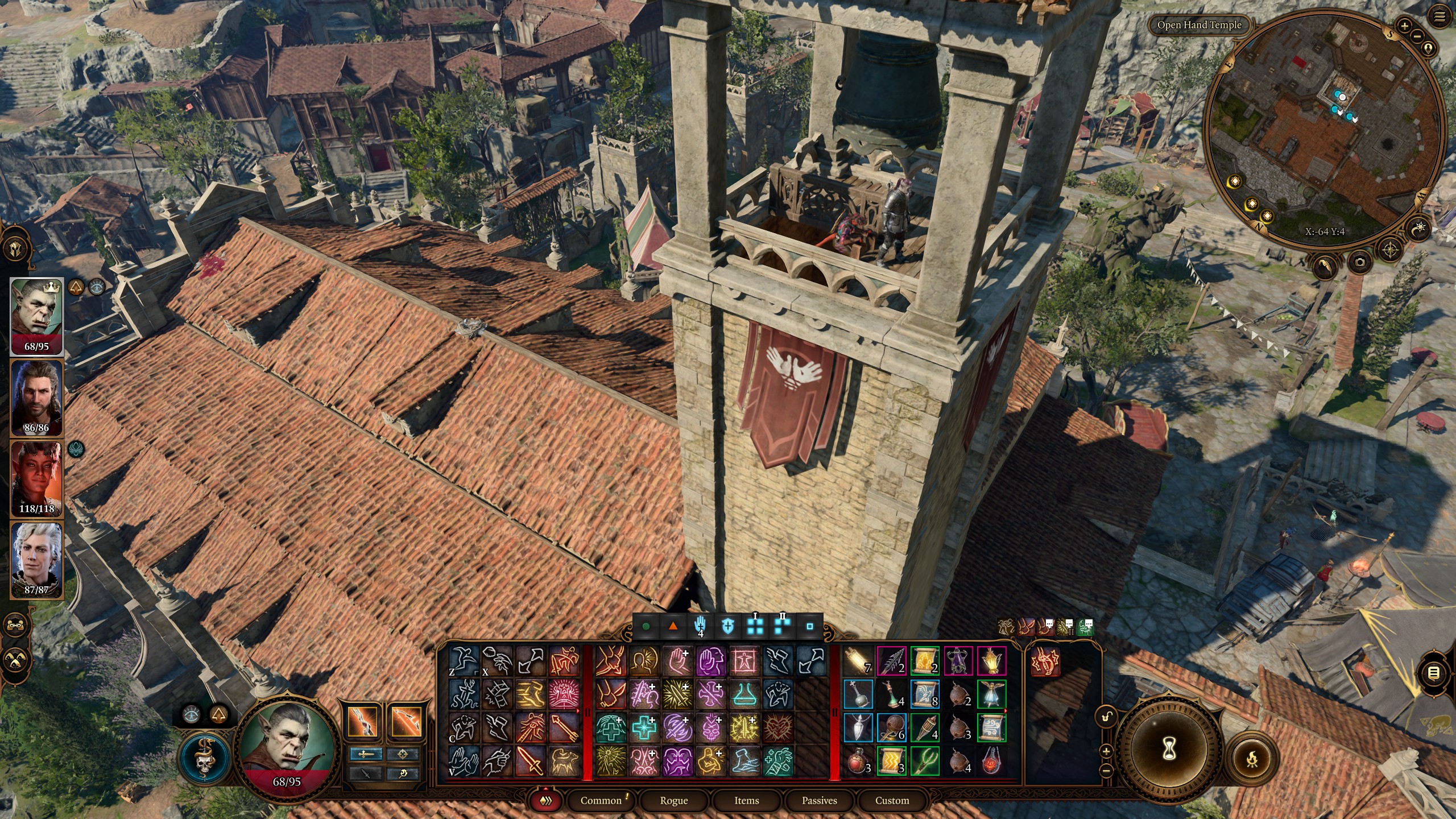Click the camera icon on the minimap ring
This screenshot has width=1456, height=819.
[x=1360, y=263]
